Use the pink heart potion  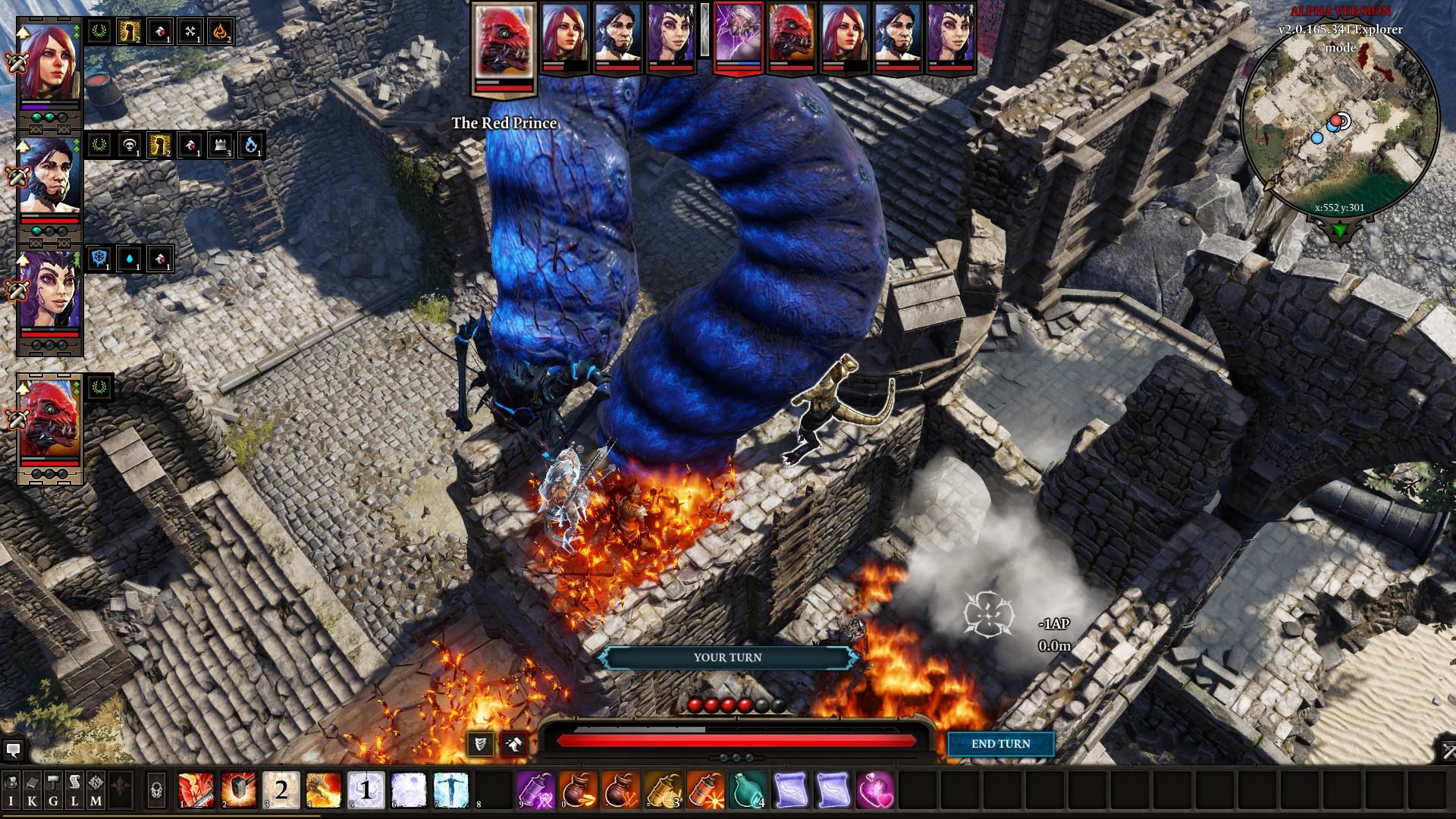pyautogui.click(x=875, y=790)
